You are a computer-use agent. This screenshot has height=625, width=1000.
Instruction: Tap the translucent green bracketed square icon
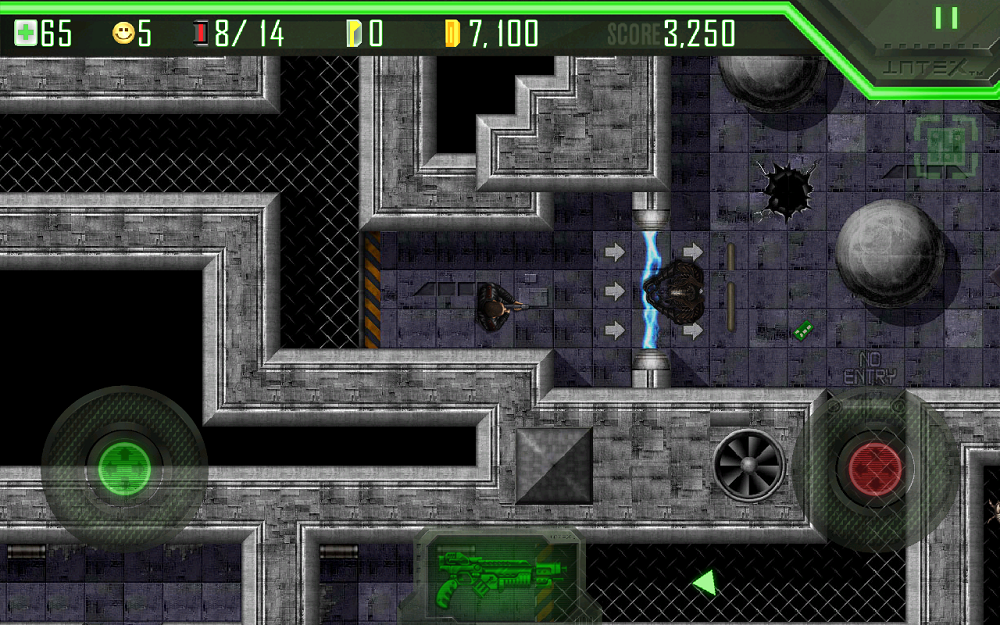pyautogui.click(x=944, y=146)
